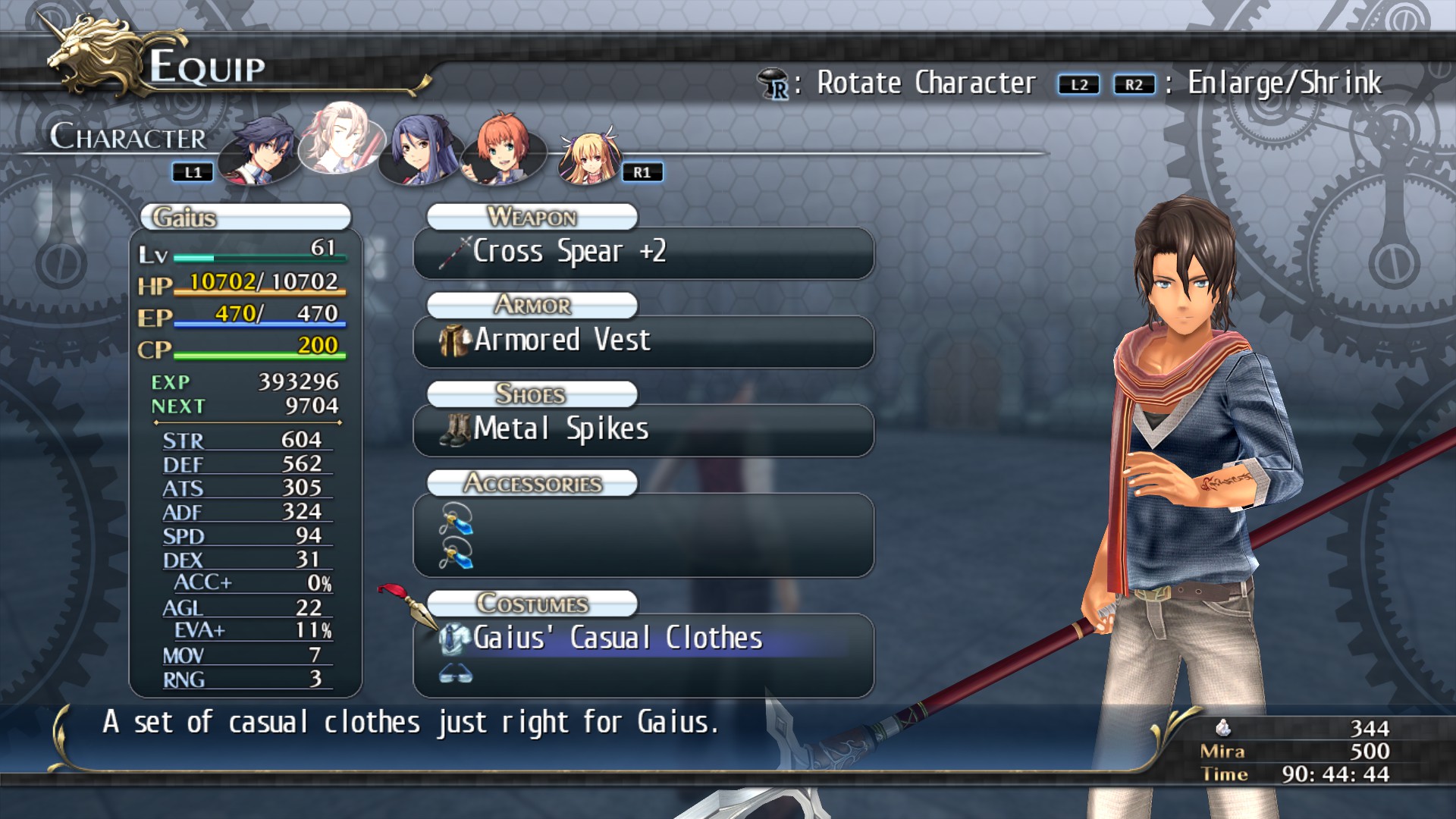Pick the sunglasses costume accessory slot

pos(456,673)
